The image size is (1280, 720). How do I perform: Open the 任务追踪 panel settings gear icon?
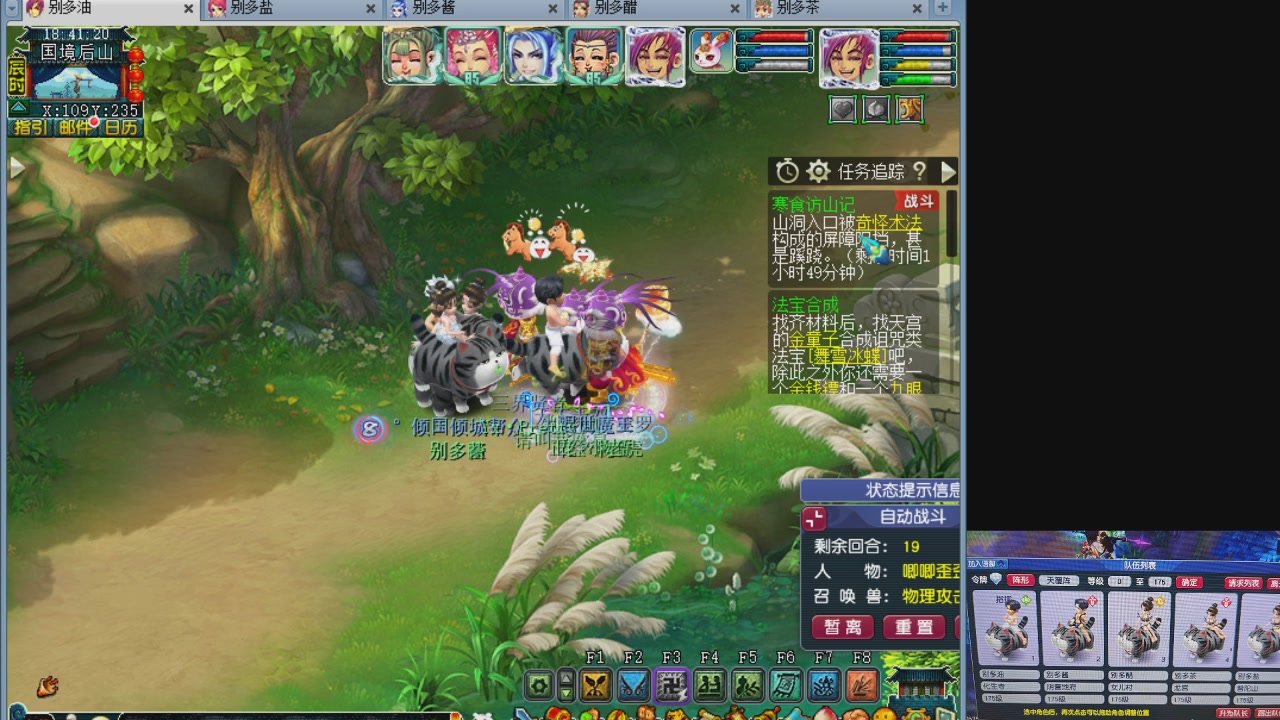[817, 171]
